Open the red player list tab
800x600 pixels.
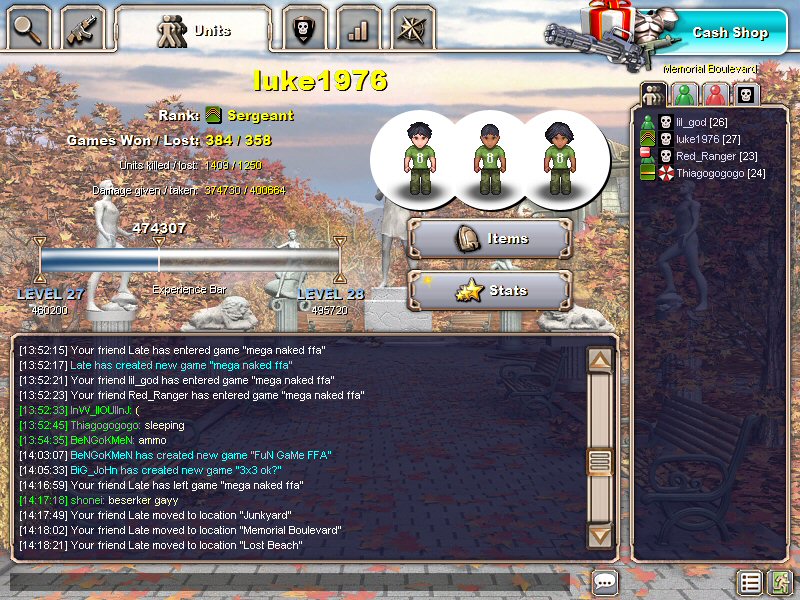point(715,94)
